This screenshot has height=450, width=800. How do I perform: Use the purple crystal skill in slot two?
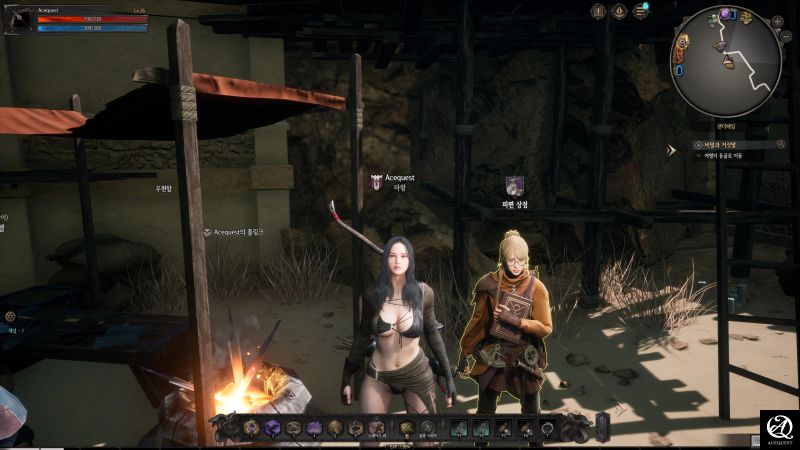pos(272,428)
